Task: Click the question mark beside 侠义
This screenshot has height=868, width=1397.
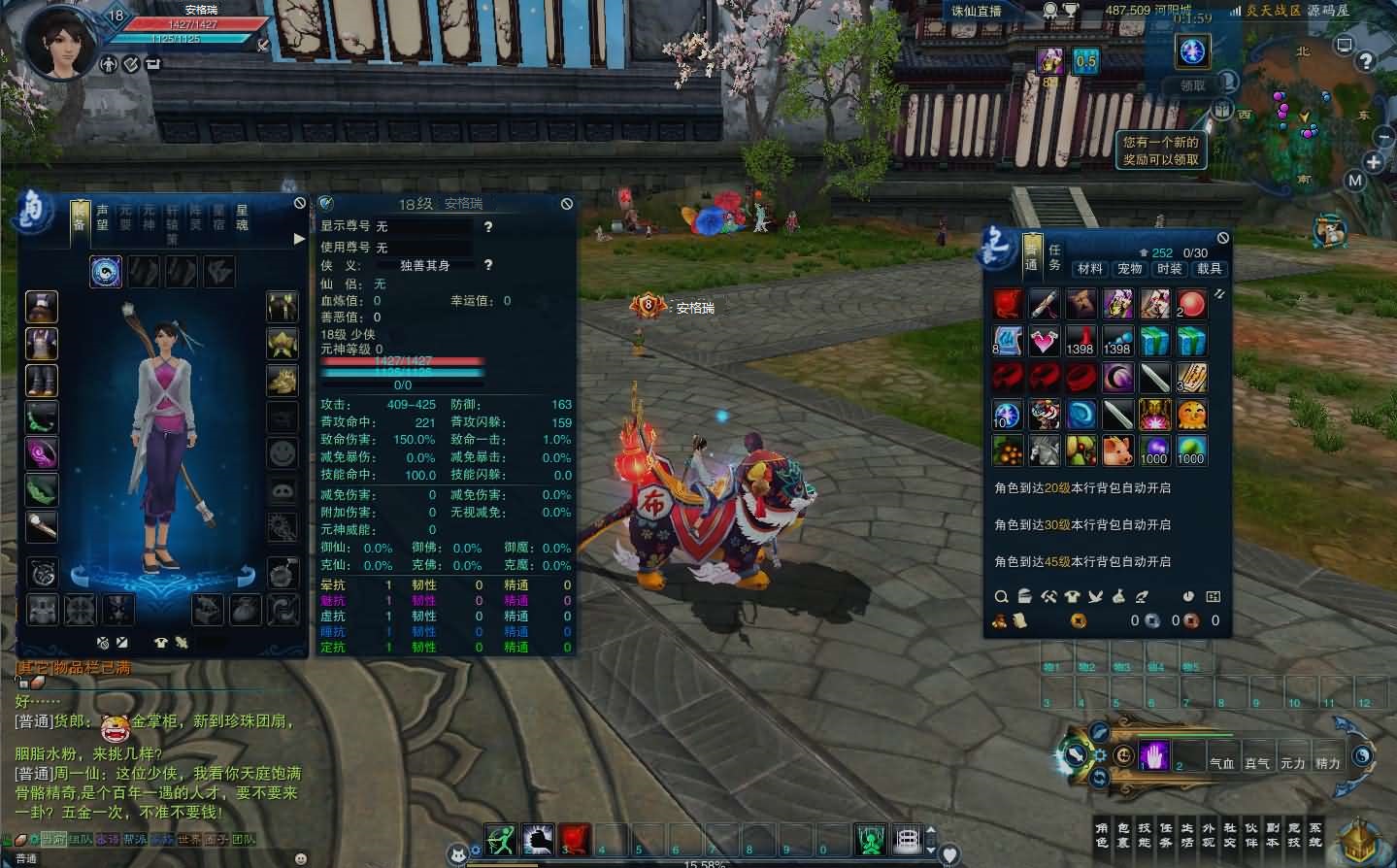Action: click(x=487, y=263)
